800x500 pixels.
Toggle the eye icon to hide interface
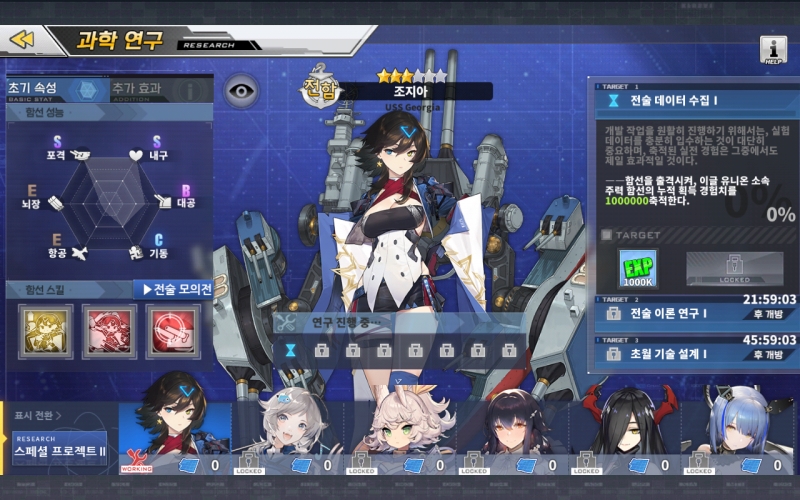coord(240,90)
